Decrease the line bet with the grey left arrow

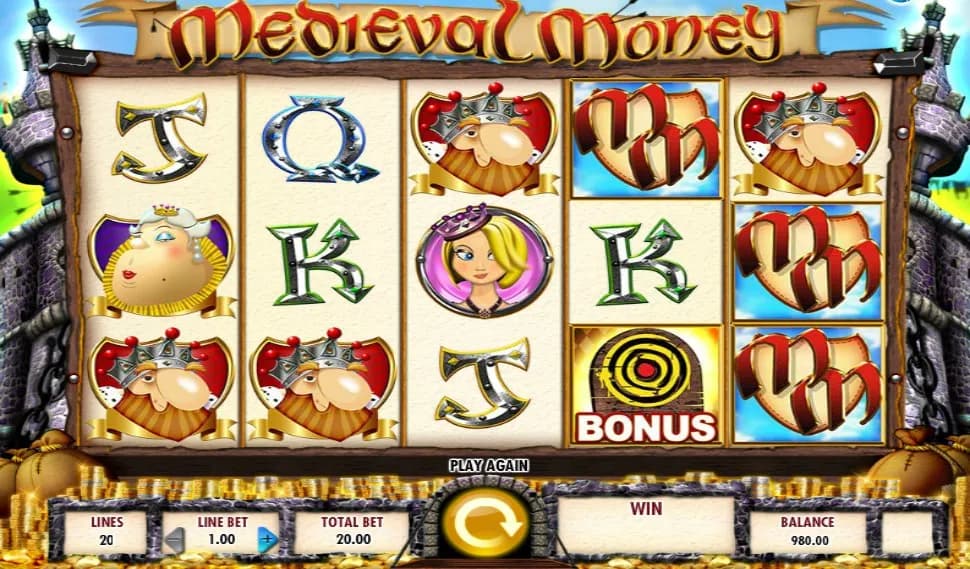click(x=175, y=540)
